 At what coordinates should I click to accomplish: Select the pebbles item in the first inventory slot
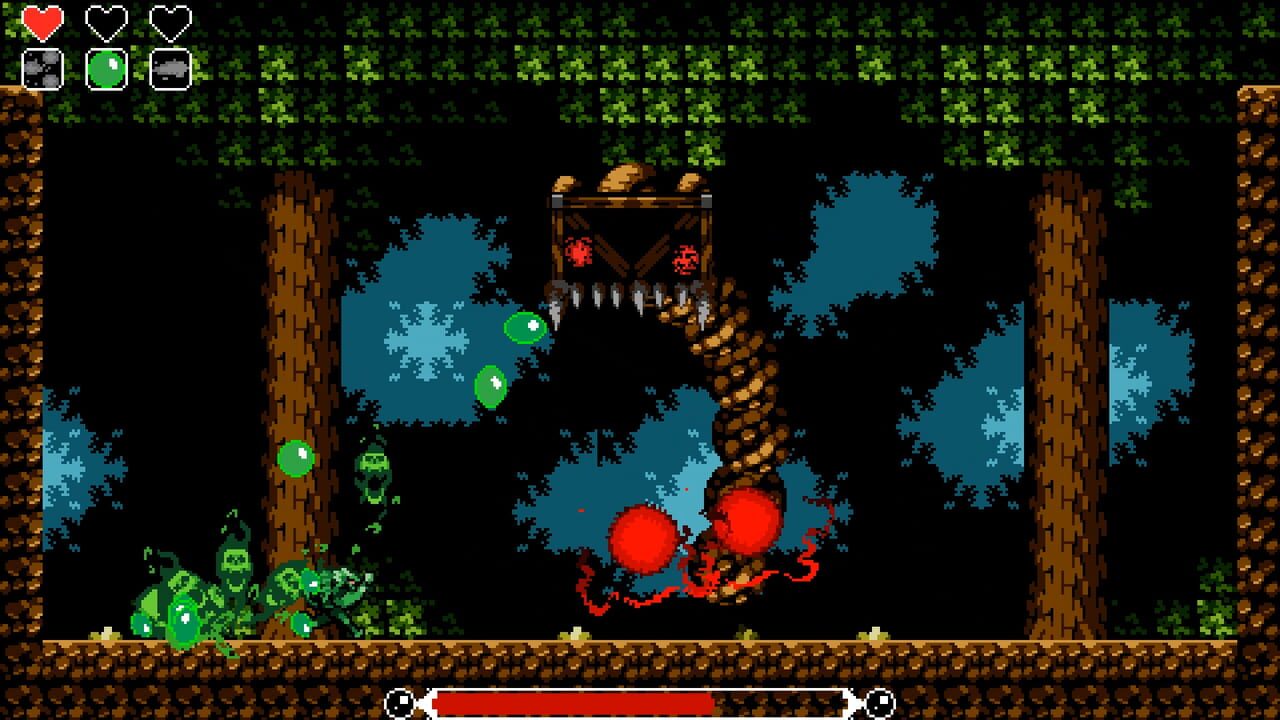coord(40,69)
